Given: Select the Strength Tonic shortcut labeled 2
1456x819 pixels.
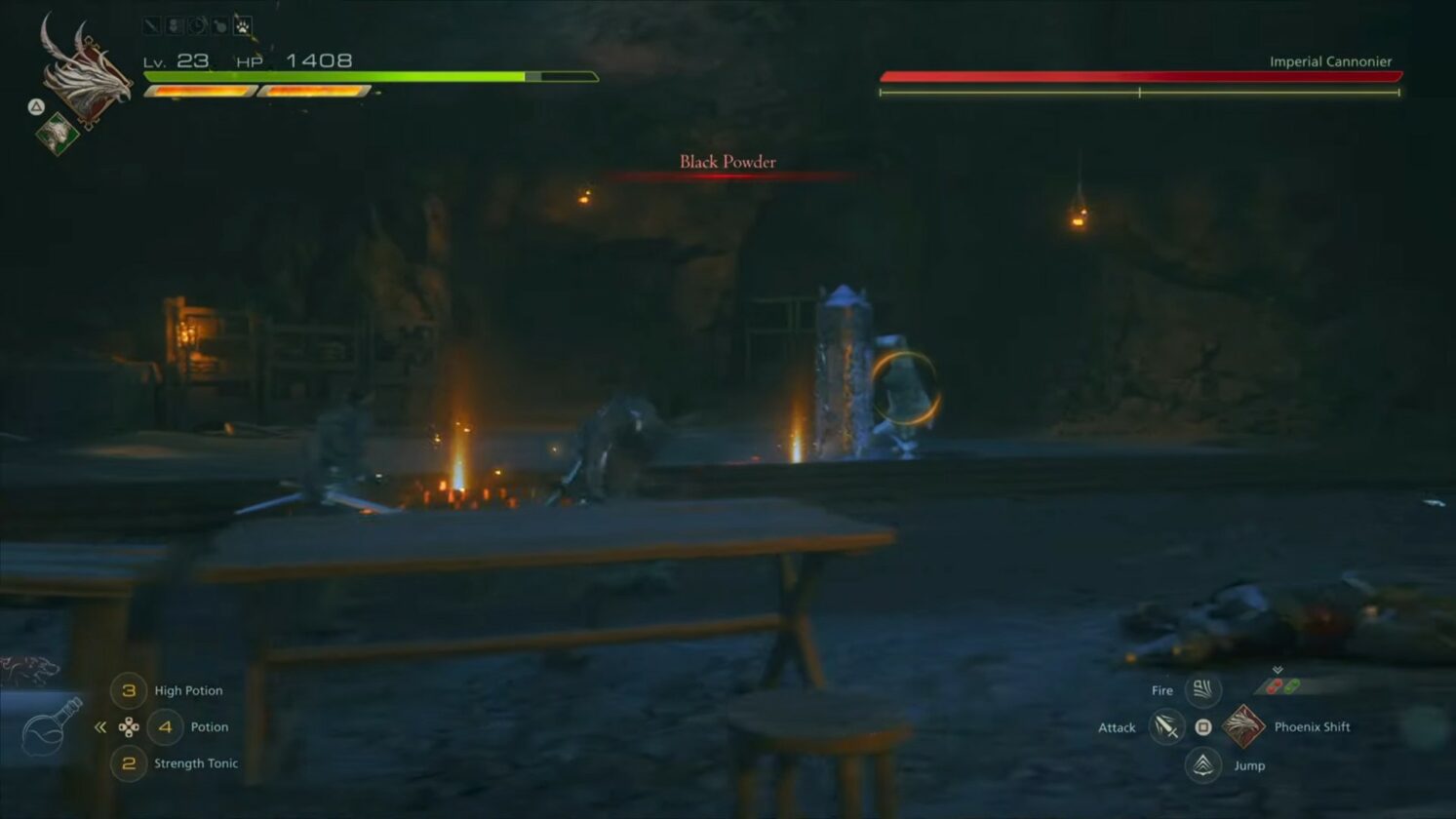Looking at the screenshot, I should point(130,763).
